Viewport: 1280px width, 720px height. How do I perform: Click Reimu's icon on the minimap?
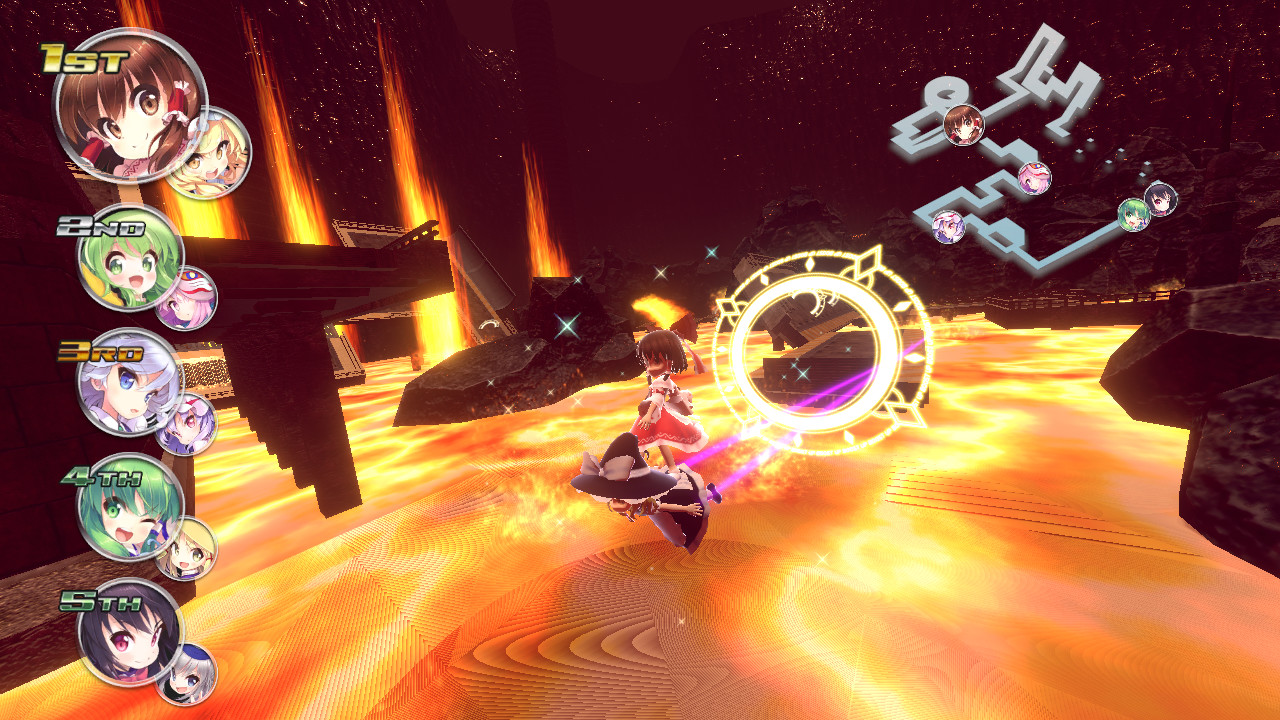966,127
